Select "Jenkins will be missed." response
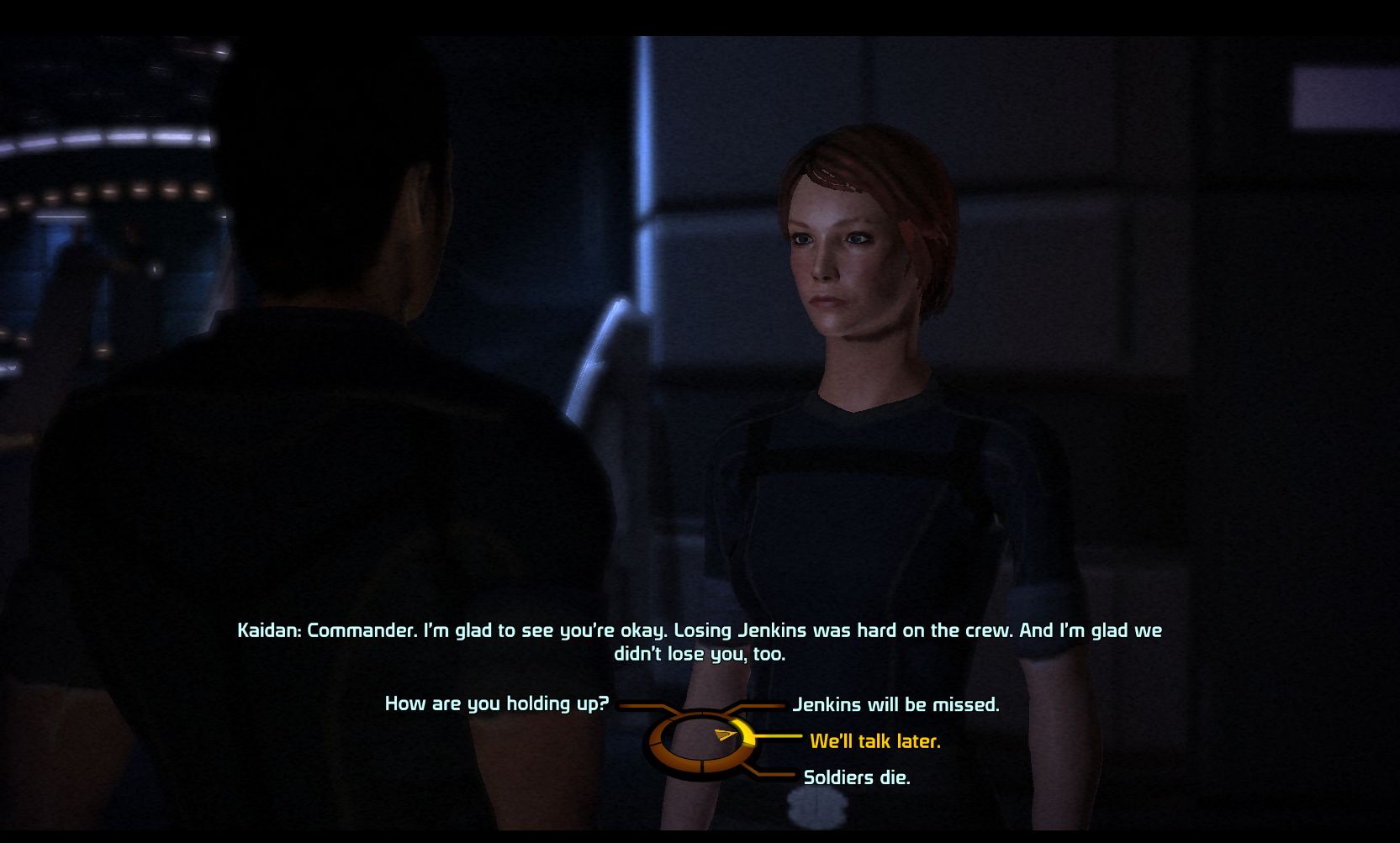Viewport: 1400px width, 843px height. 895,704
